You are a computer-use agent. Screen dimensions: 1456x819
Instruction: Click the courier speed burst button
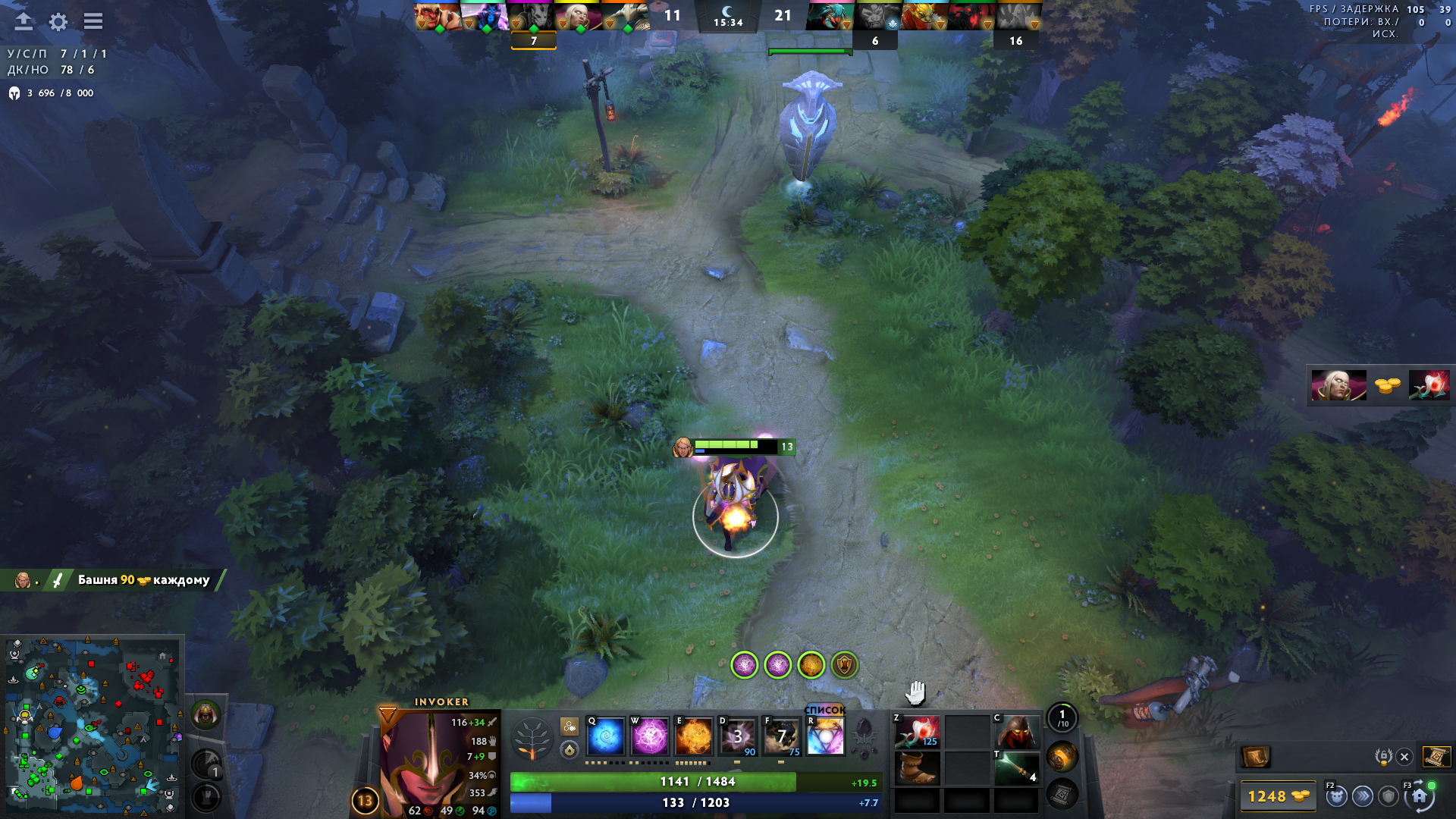pos(1363,796)
